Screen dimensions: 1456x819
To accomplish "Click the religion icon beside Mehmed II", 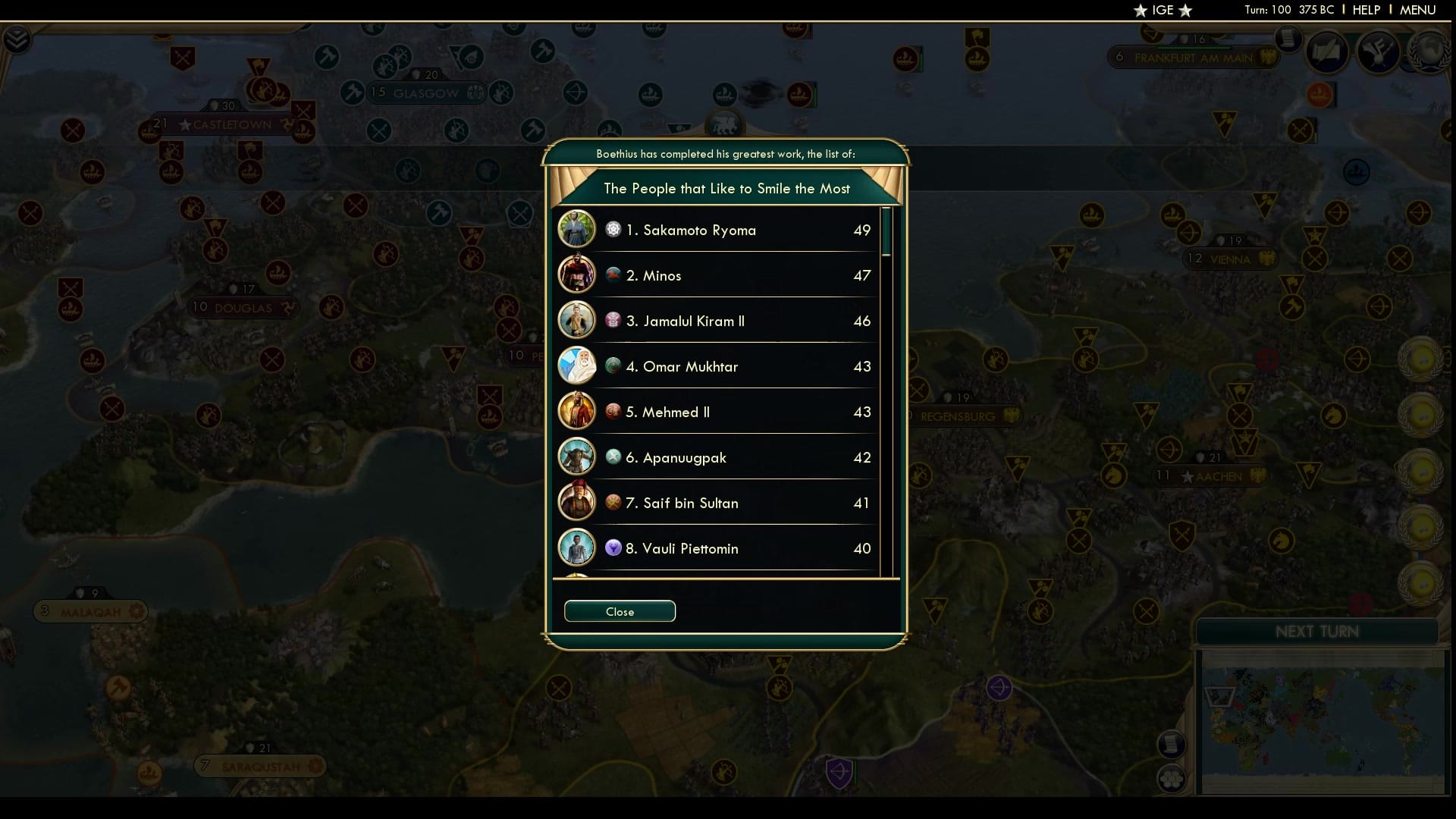I will pos(613,411).
